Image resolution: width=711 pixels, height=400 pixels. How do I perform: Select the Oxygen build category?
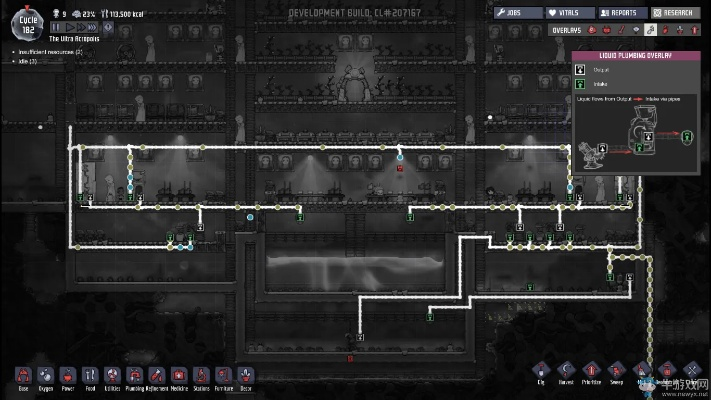[x=45, y=375]
